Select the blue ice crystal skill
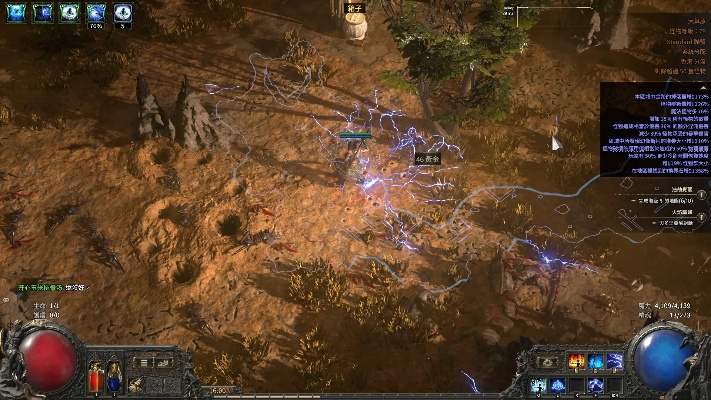This screenshot has height=400, width=711. [x=597, y=361]
